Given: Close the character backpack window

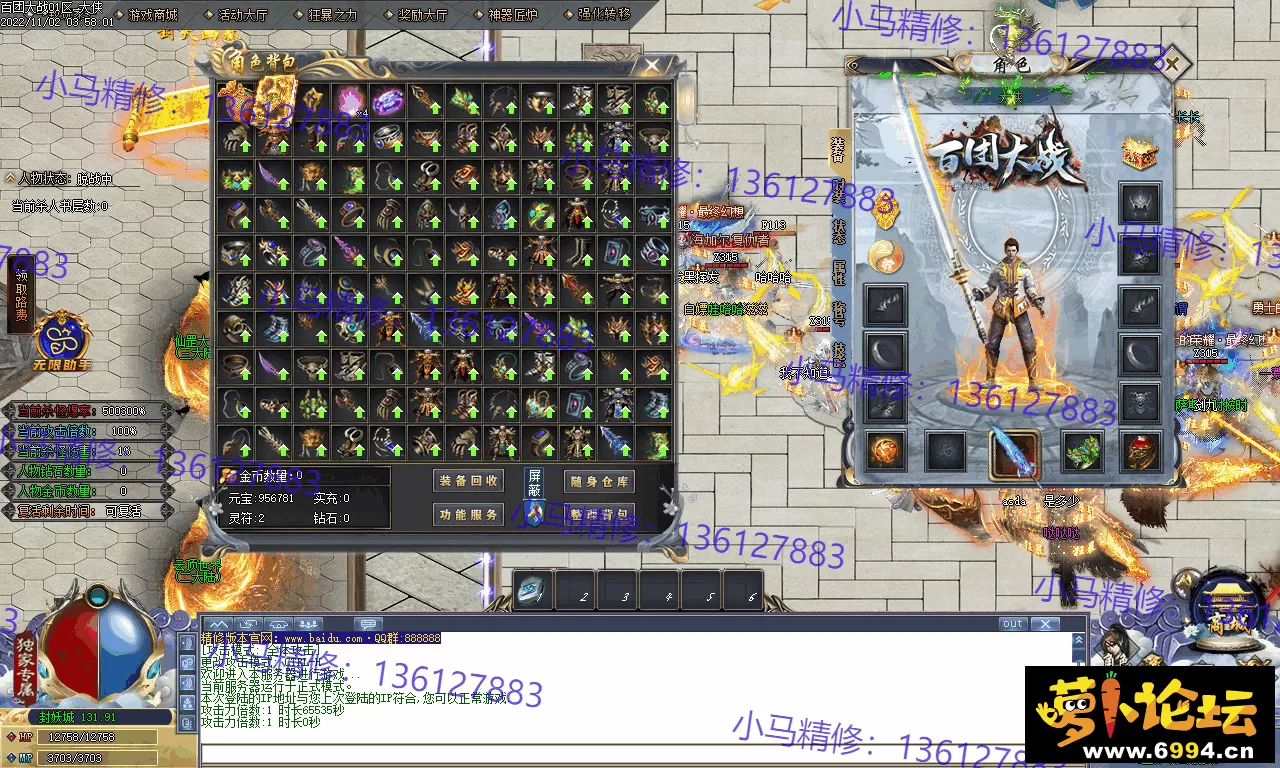Looking at the screenshot, I should (x=652, y=66).
